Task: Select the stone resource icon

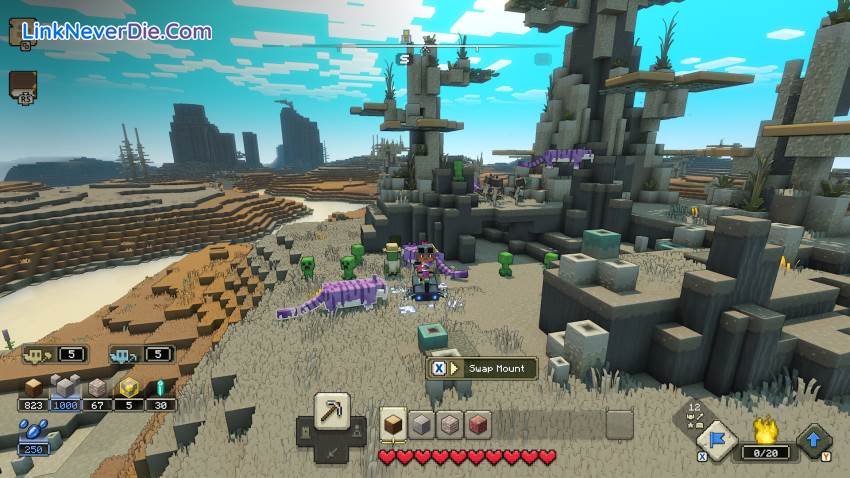Action: click(x=65, y=387)
